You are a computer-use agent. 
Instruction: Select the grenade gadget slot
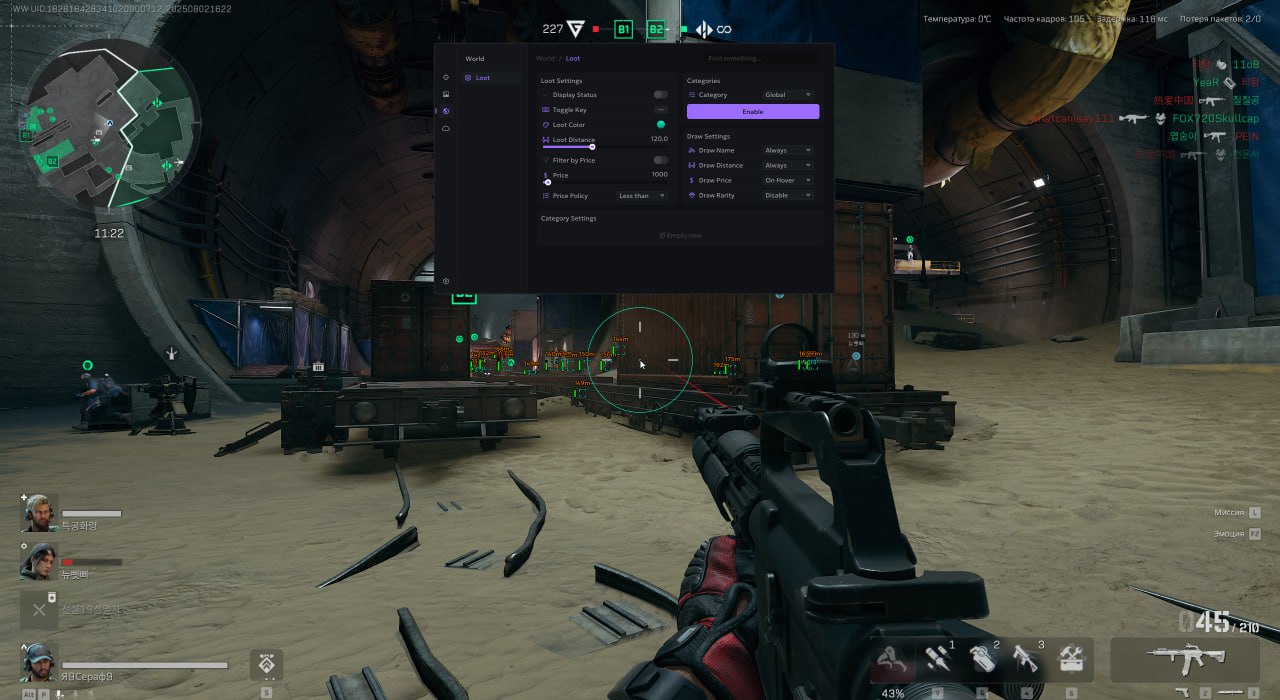[x=984, y=659]
